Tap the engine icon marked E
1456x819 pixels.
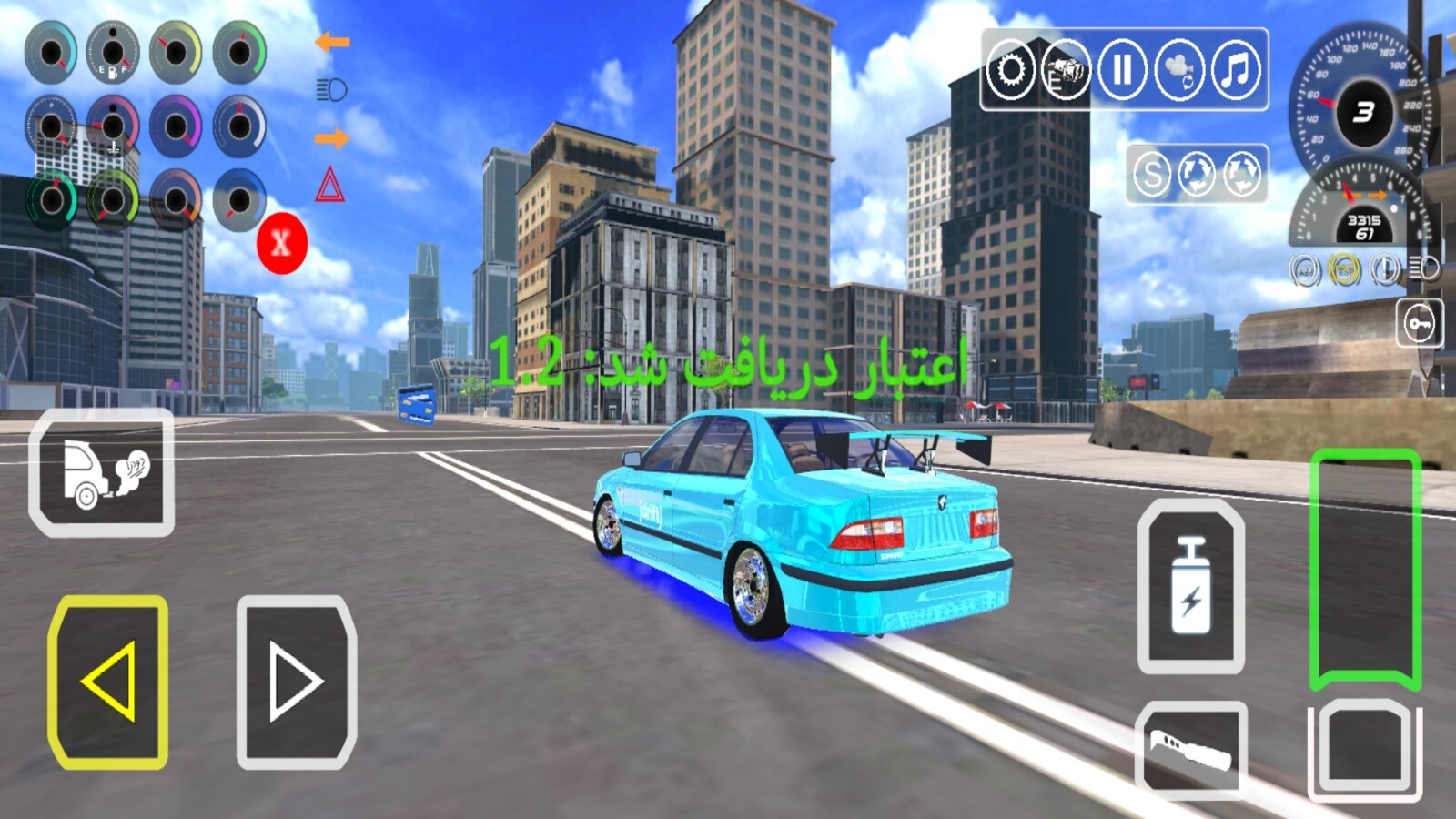click(1066, 69)
